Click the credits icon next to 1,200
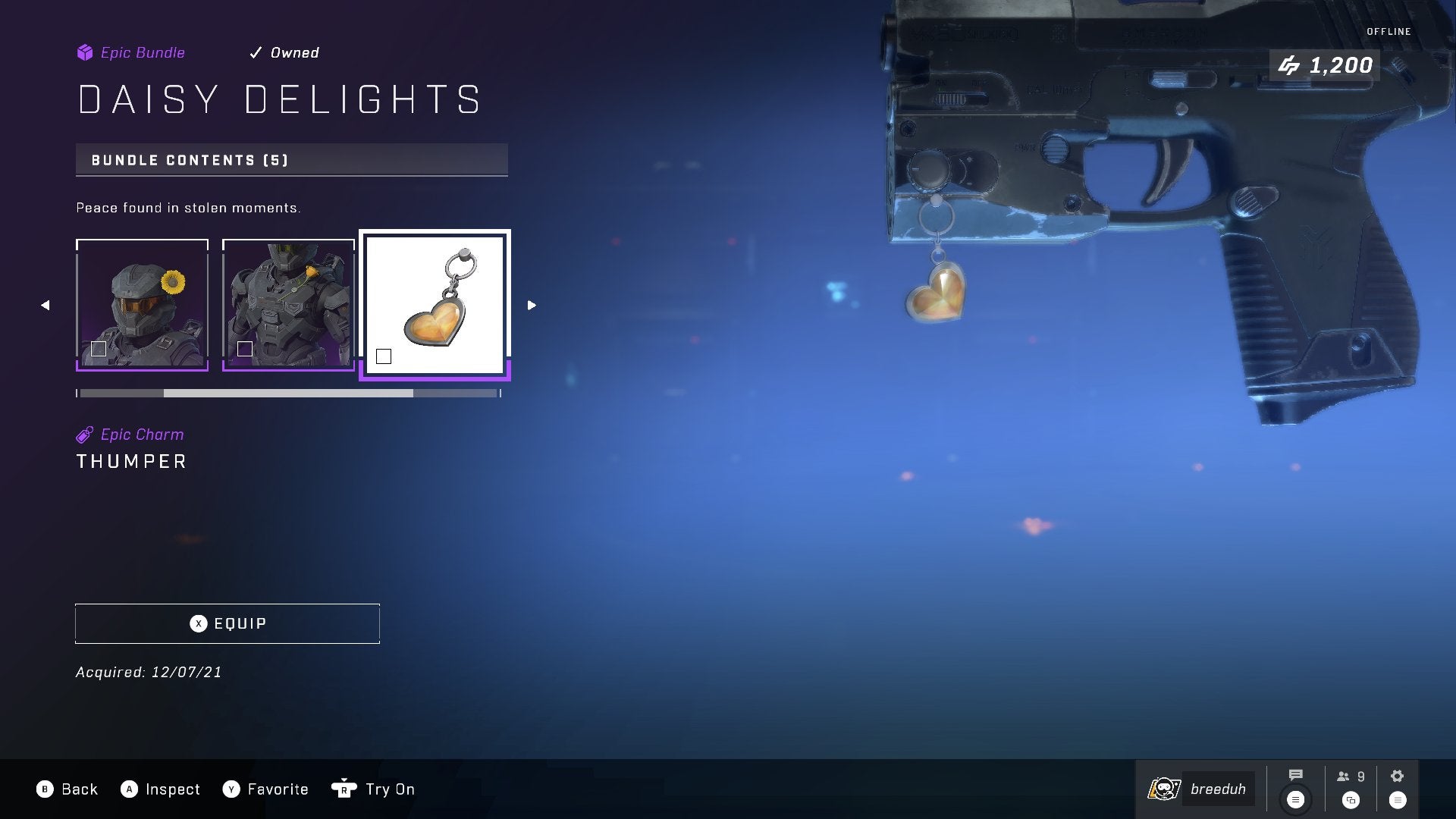This screenshot has width=1456, height=819. 1291,65
